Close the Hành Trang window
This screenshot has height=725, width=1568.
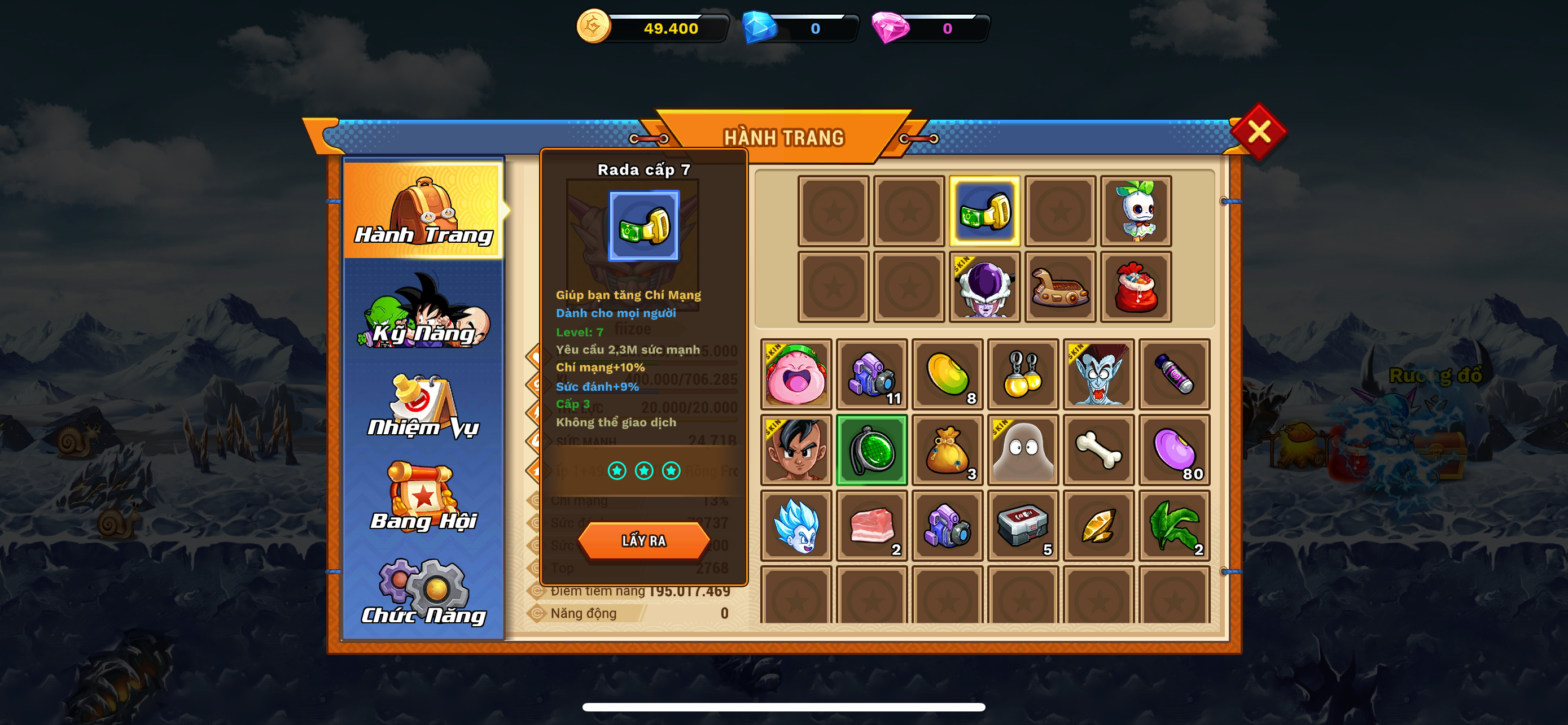[1258, 132]
